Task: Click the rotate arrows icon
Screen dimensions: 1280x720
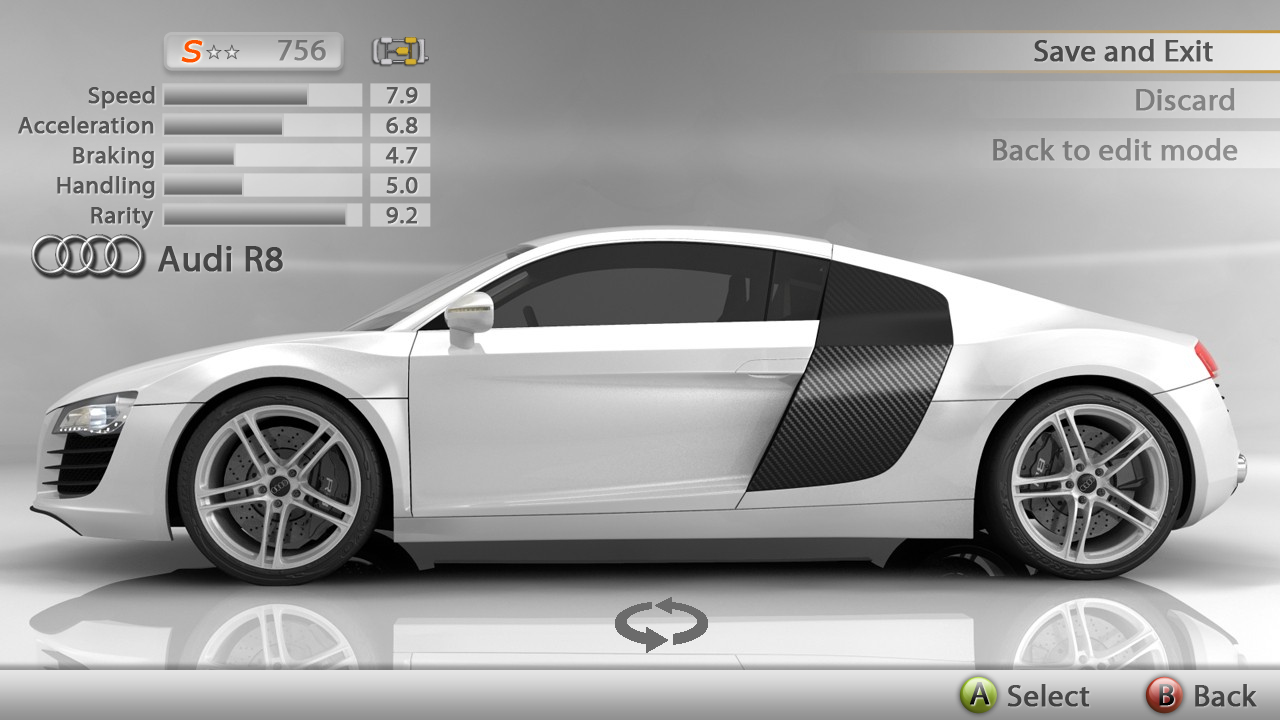Action: tap(661, 625)
